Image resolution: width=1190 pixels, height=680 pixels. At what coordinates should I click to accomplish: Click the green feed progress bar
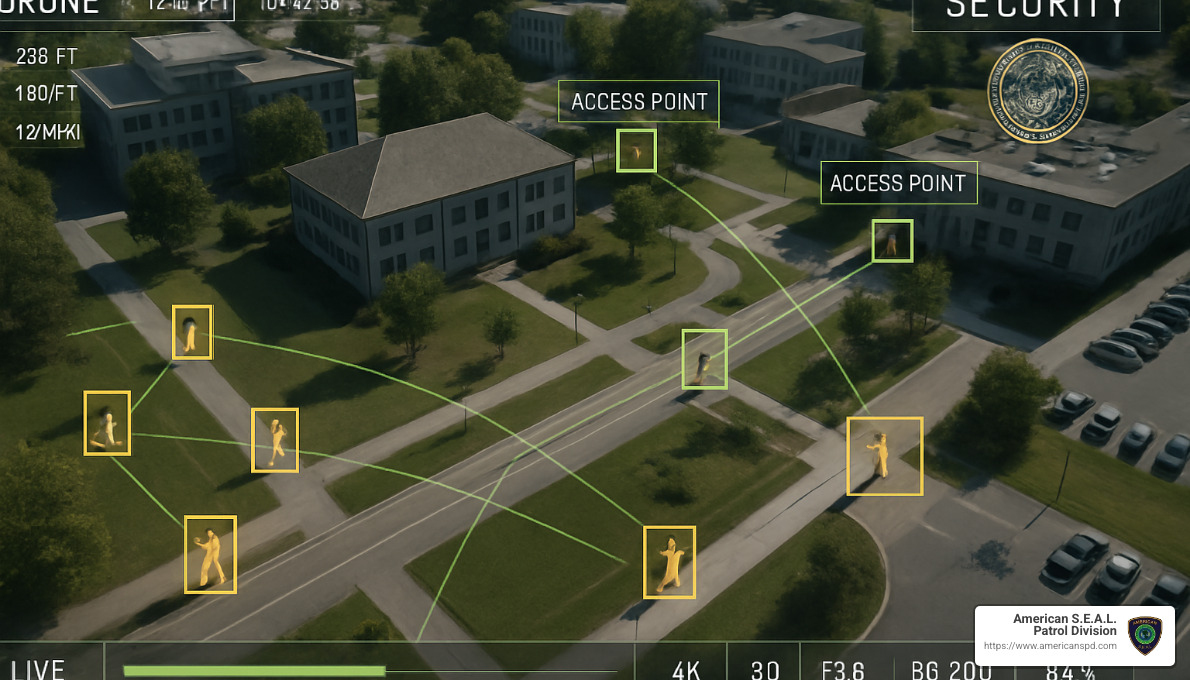coord(254,670)
